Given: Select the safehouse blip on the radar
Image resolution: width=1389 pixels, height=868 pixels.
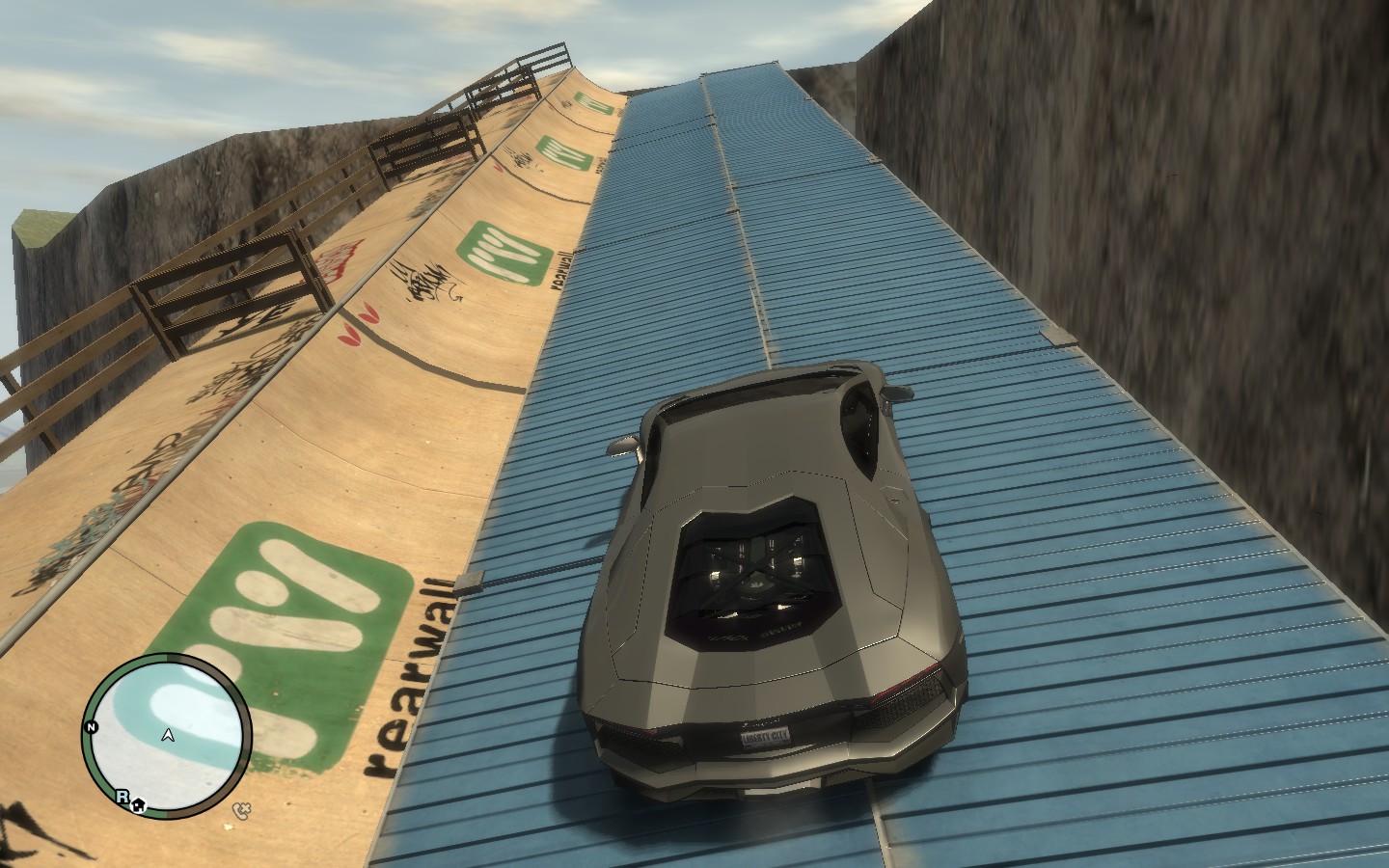Looking at the screenshot, I should tap(138, 802).
